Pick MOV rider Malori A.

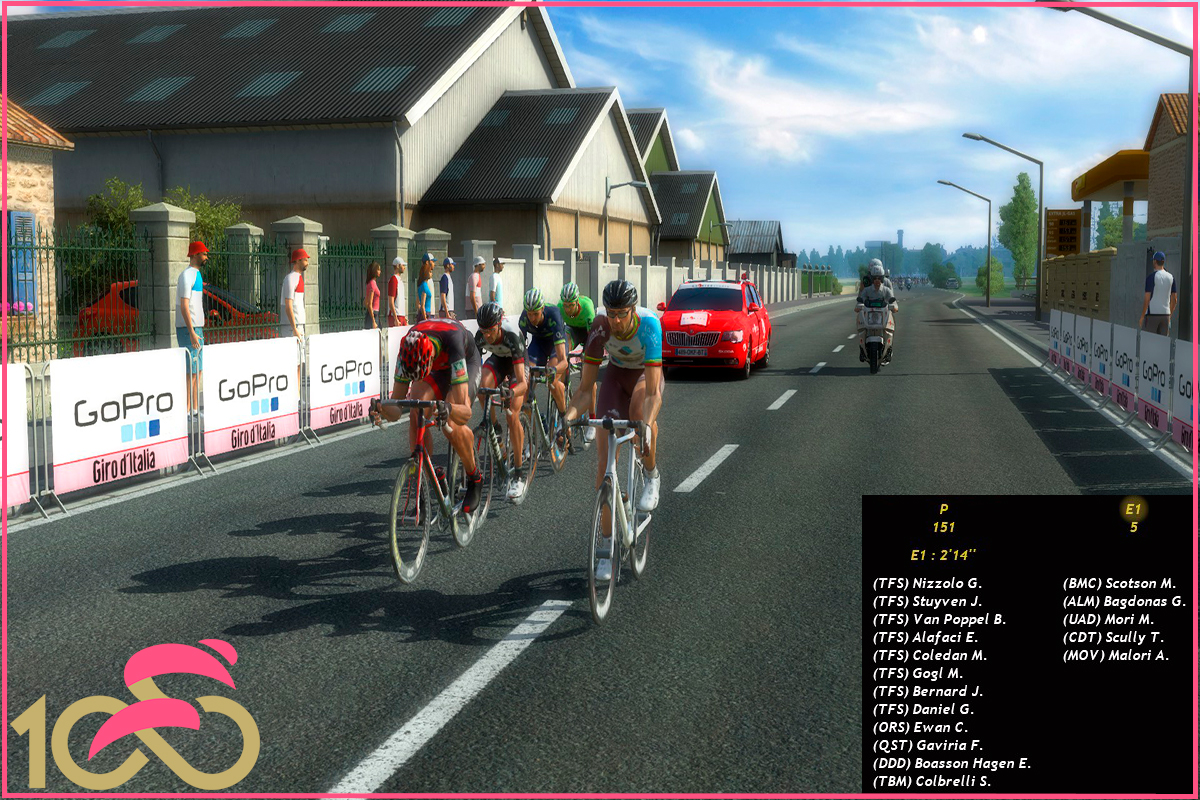pyautogui.click(x=1115, y=655)
